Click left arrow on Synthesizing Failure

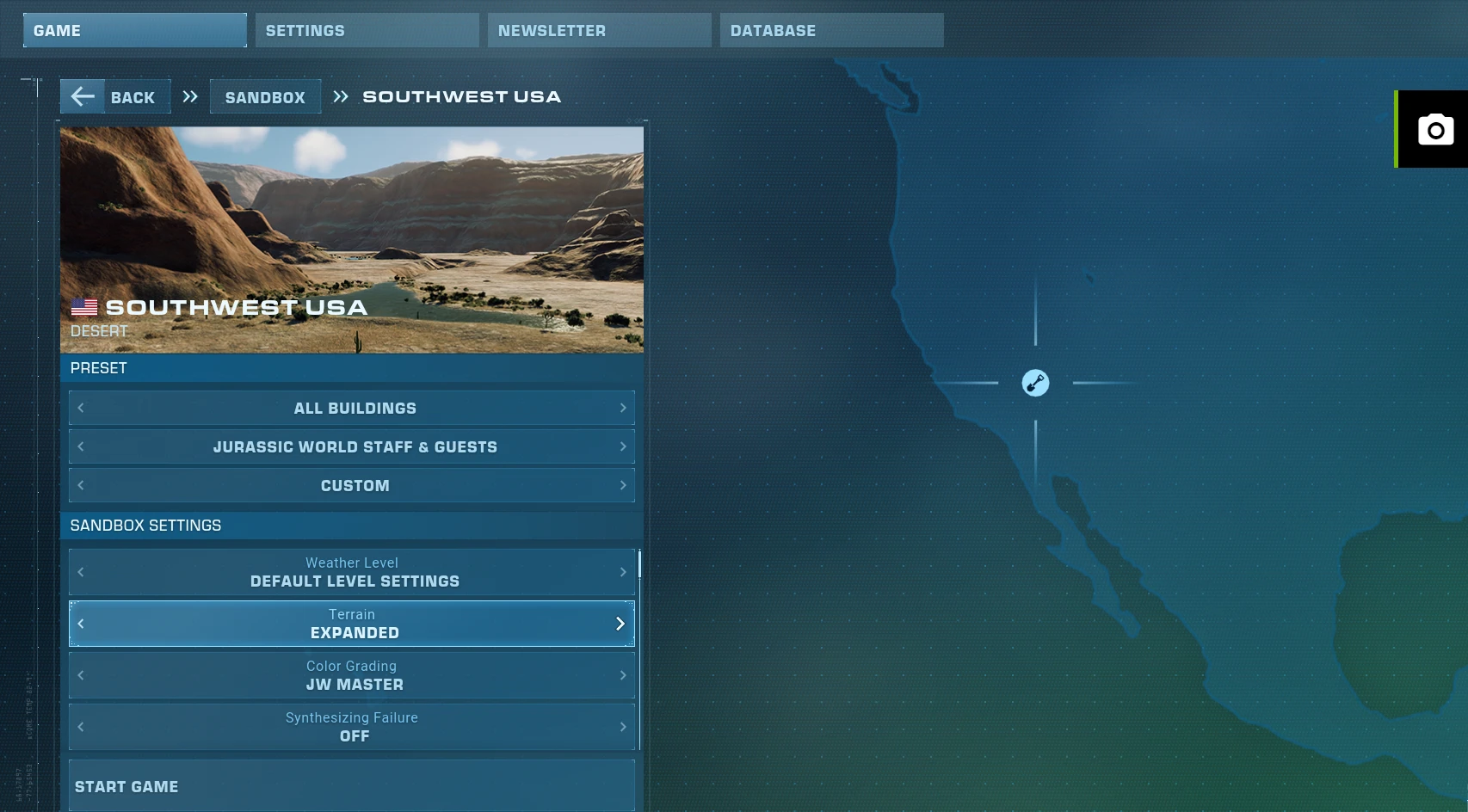[x=81, y=727]
